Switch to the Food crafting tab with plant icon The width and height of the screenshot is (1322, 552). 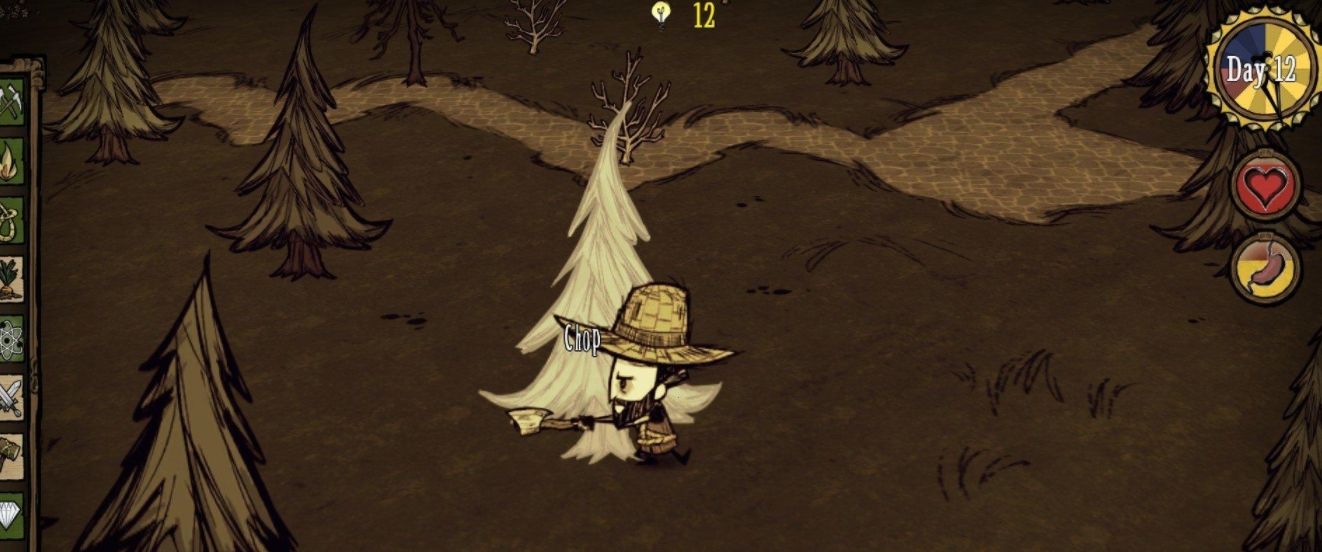point(11,279)
